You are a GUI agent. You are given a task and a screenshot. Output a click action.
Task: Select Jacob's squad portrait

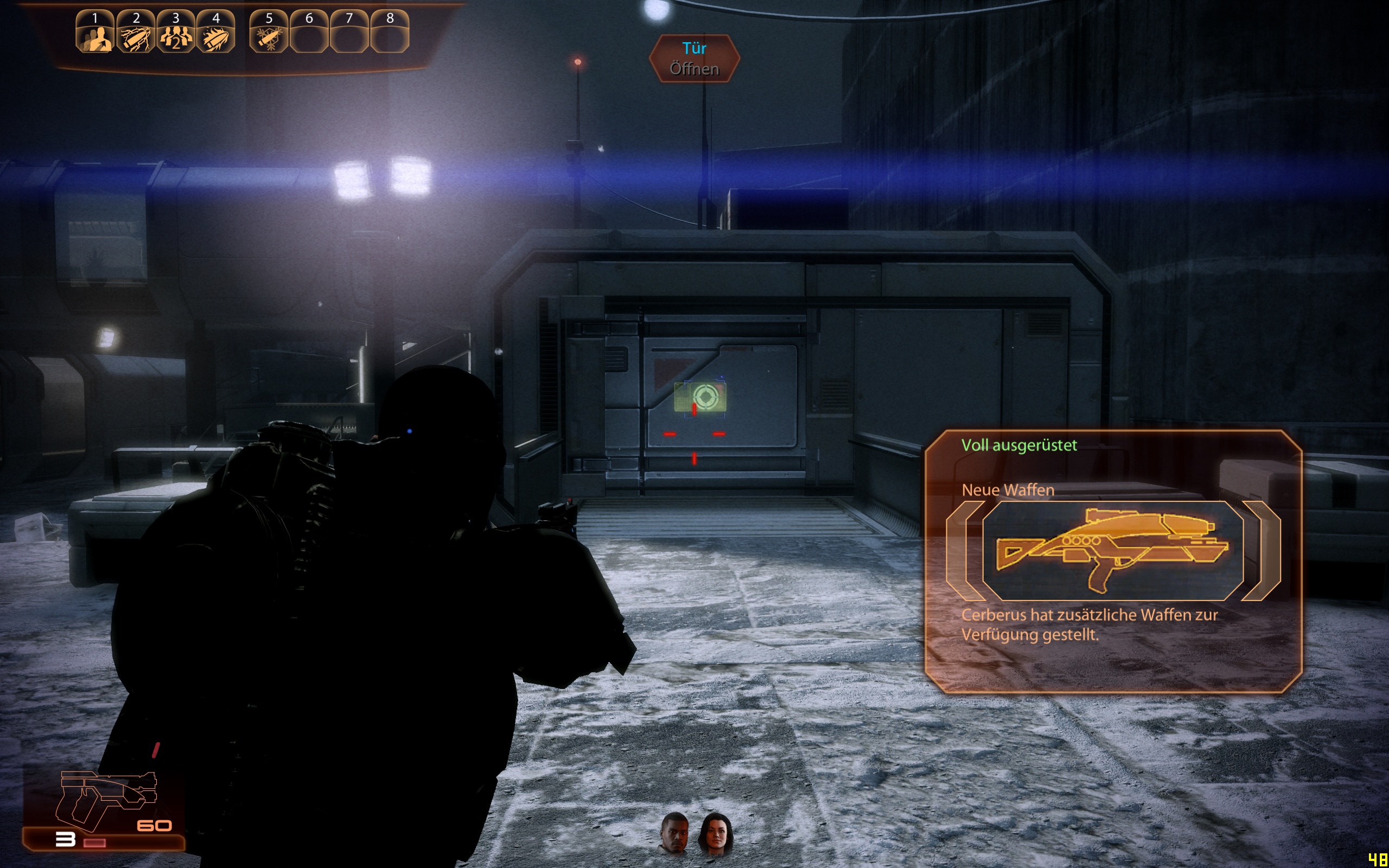675,832
